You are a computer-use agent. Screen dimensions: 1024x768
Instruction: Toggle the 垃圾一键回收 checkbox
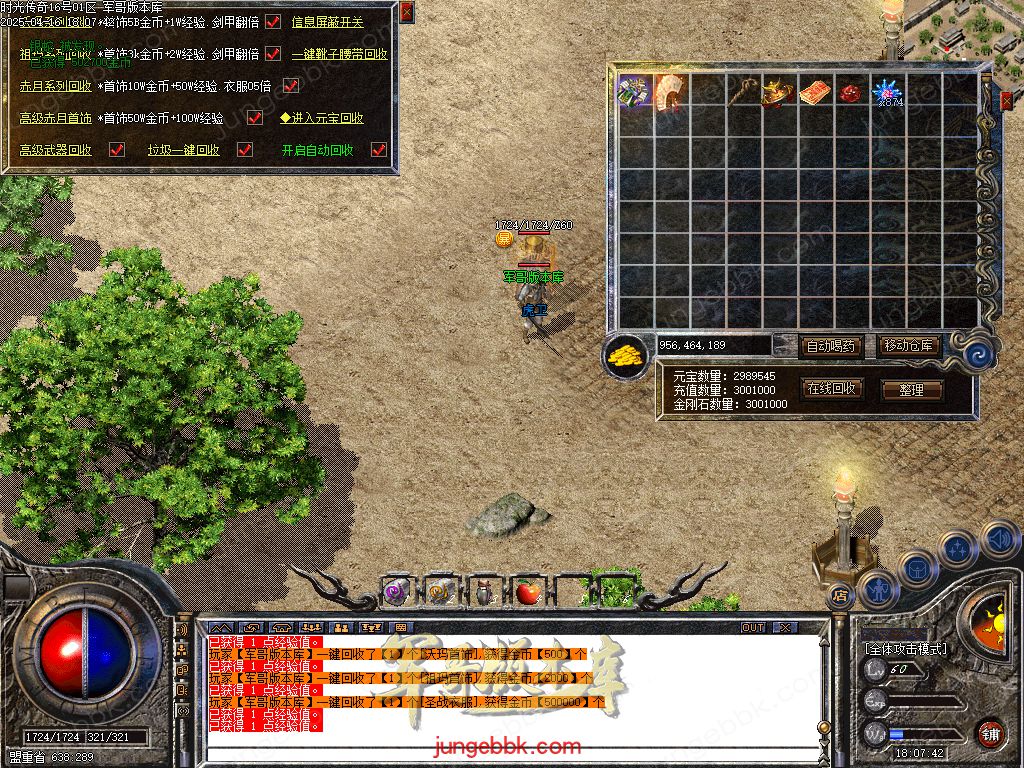pyautogui.click(x=244, y=150)
